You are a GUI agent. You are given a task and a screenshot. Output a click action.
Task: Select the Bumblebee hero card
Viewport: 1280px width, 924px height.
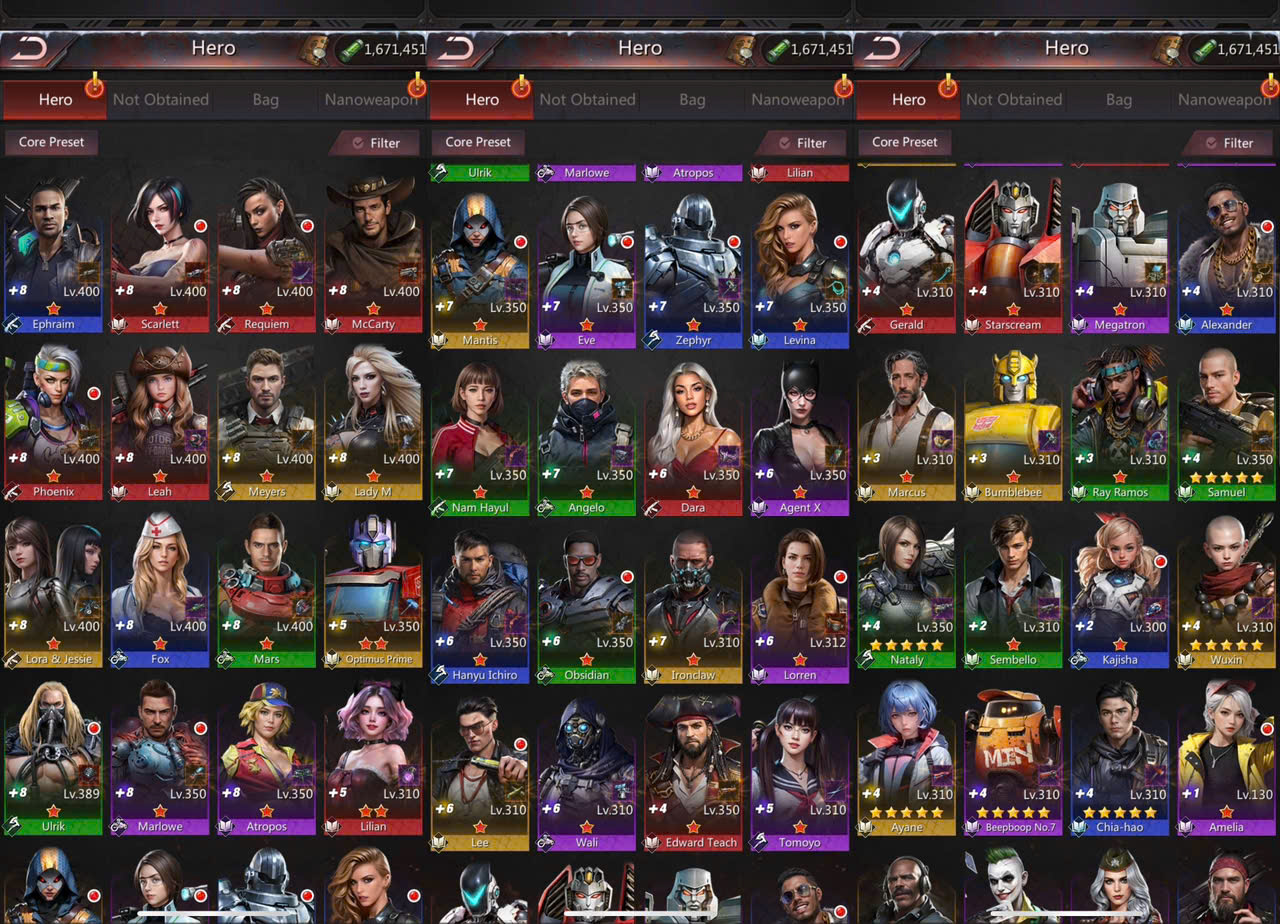[x=1013, y=423]
